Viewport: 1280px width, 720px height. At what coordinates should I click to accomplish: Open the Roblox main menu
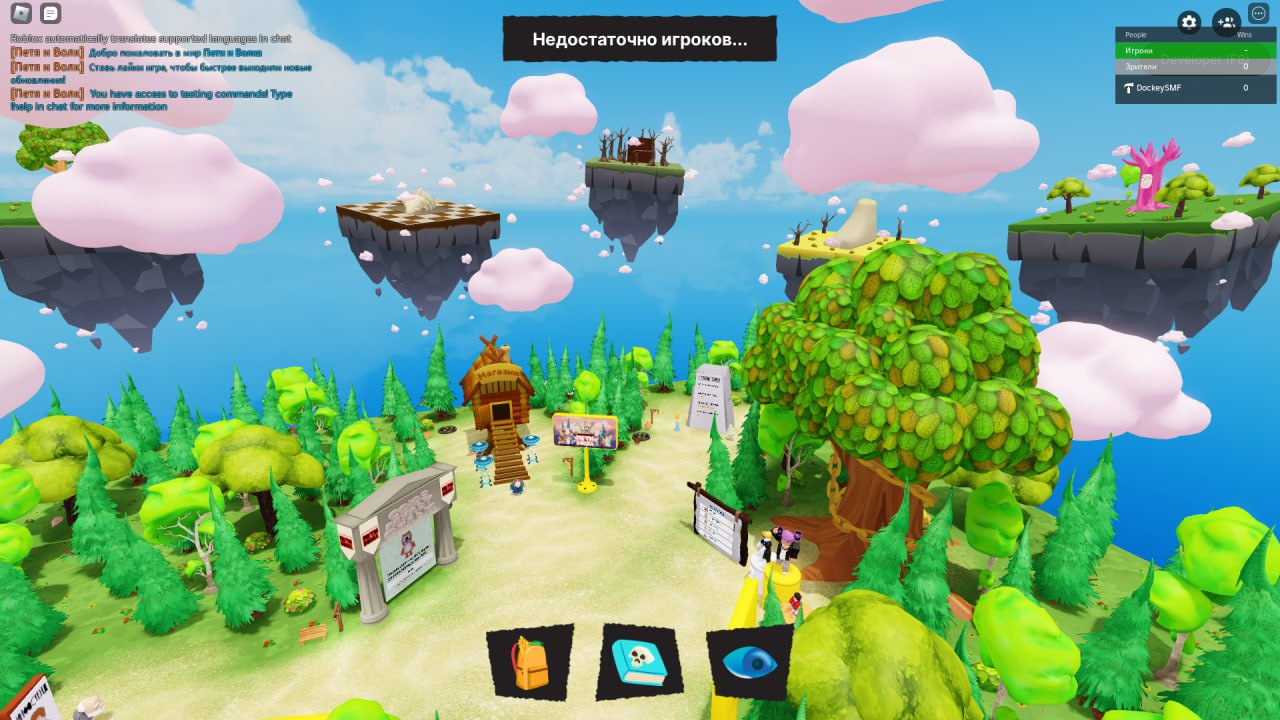(x=21, y=14)
